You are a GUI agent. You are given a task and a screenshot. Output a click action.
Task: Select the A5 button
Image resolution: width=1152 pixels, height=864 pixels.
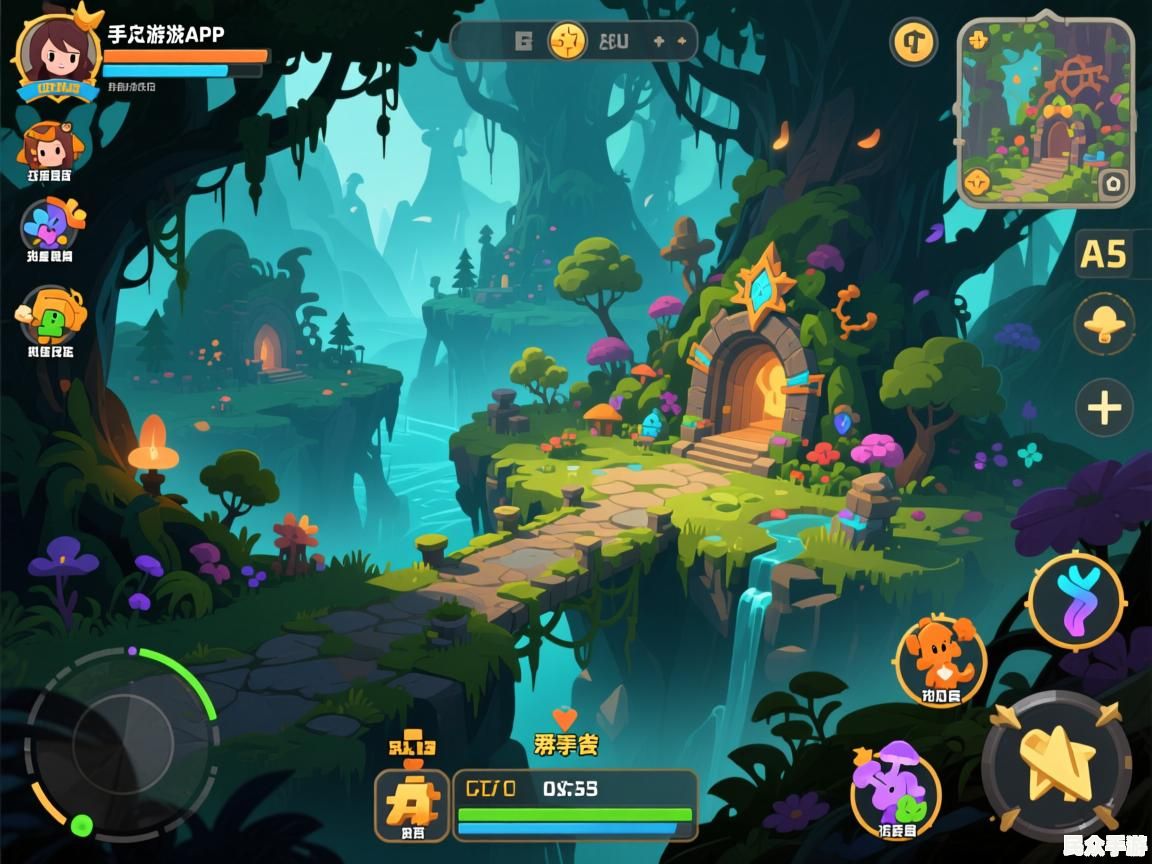pyautogui.click(x=1104, y=254)
